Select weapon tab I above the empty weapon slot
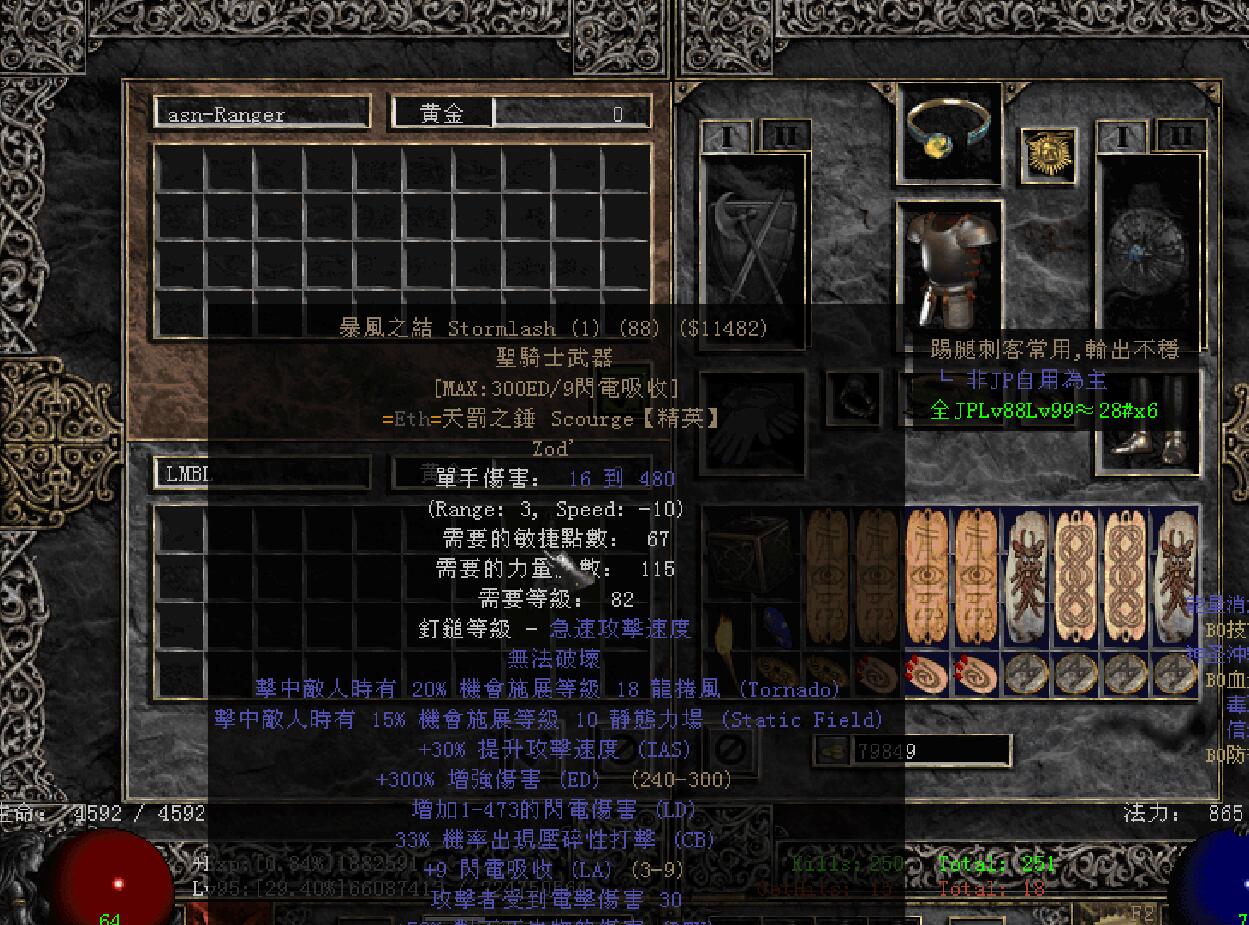Image resolution: width=1249 pixels, height=925 pixels. [x=727, y=136]
